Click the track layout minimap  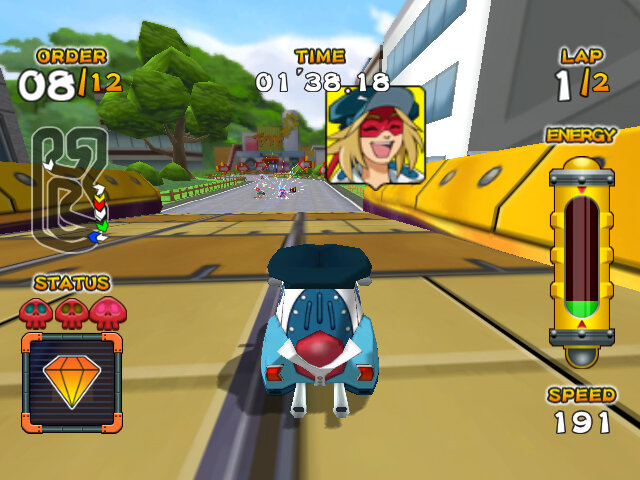(x=68, y=187)
